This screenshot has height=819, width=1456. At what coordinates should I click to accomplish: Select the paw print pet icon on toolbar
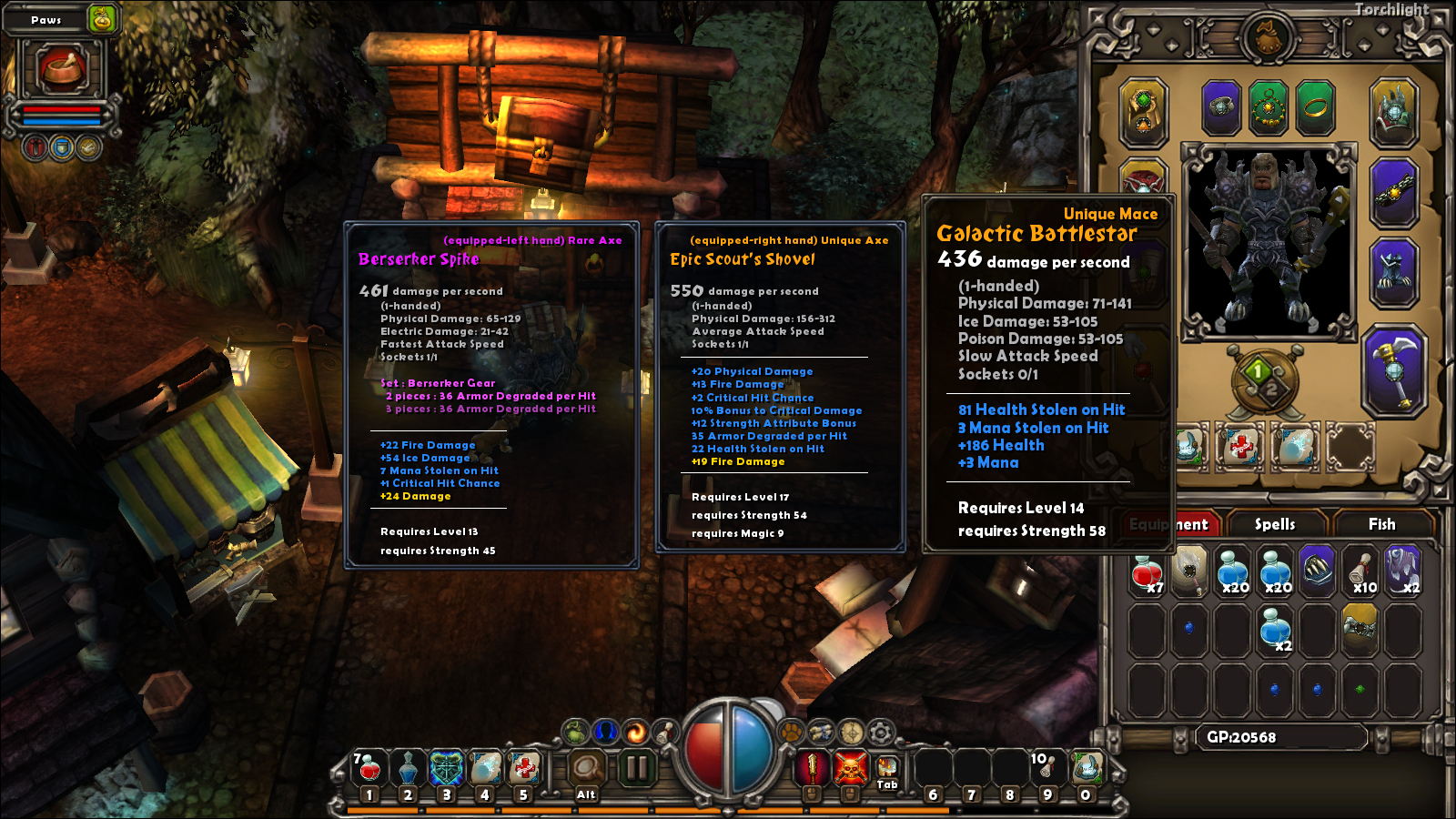tap(790, 733)
